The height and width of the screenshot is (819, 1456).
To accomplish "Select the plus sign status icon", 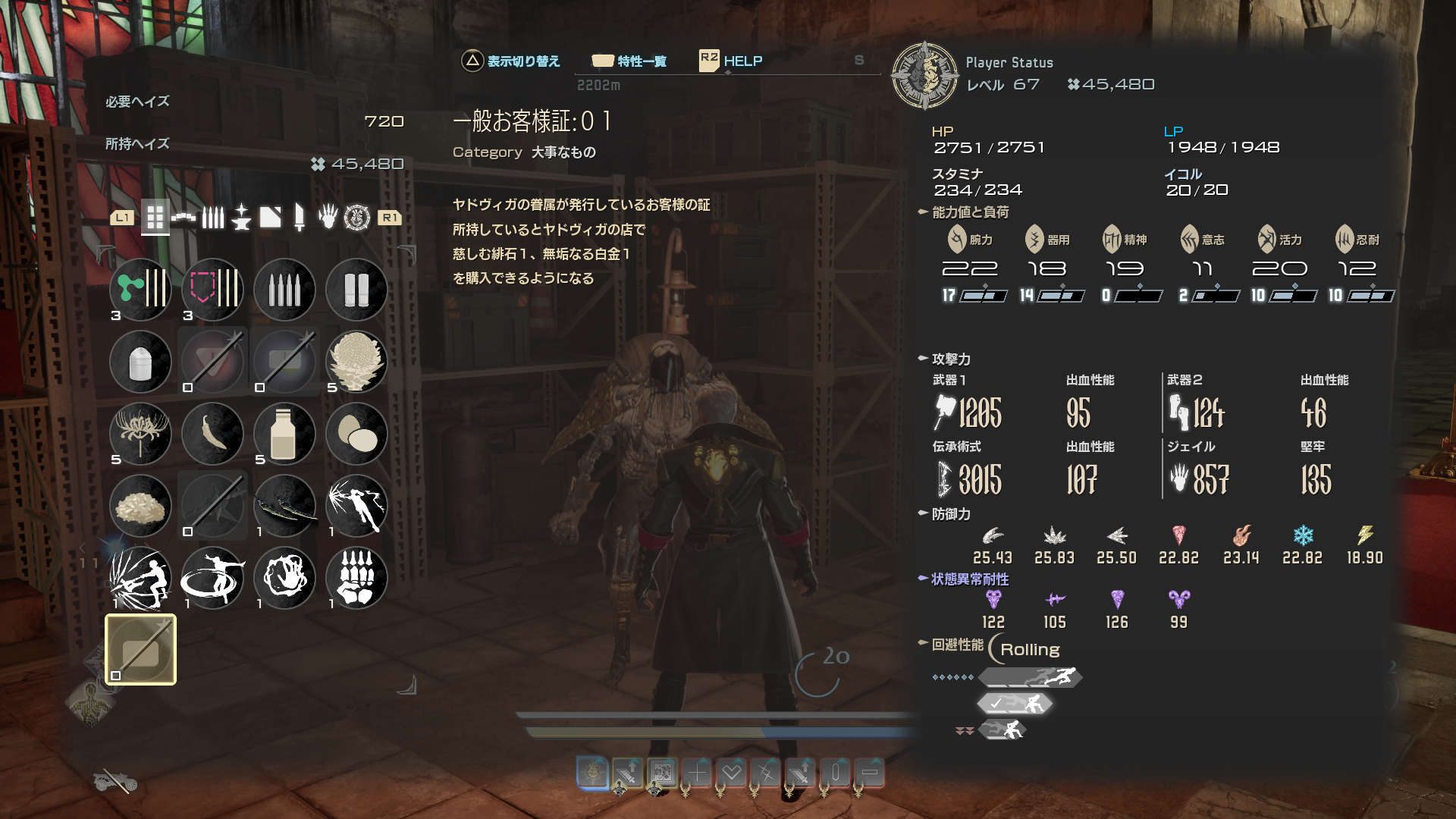I will [697, 773].
